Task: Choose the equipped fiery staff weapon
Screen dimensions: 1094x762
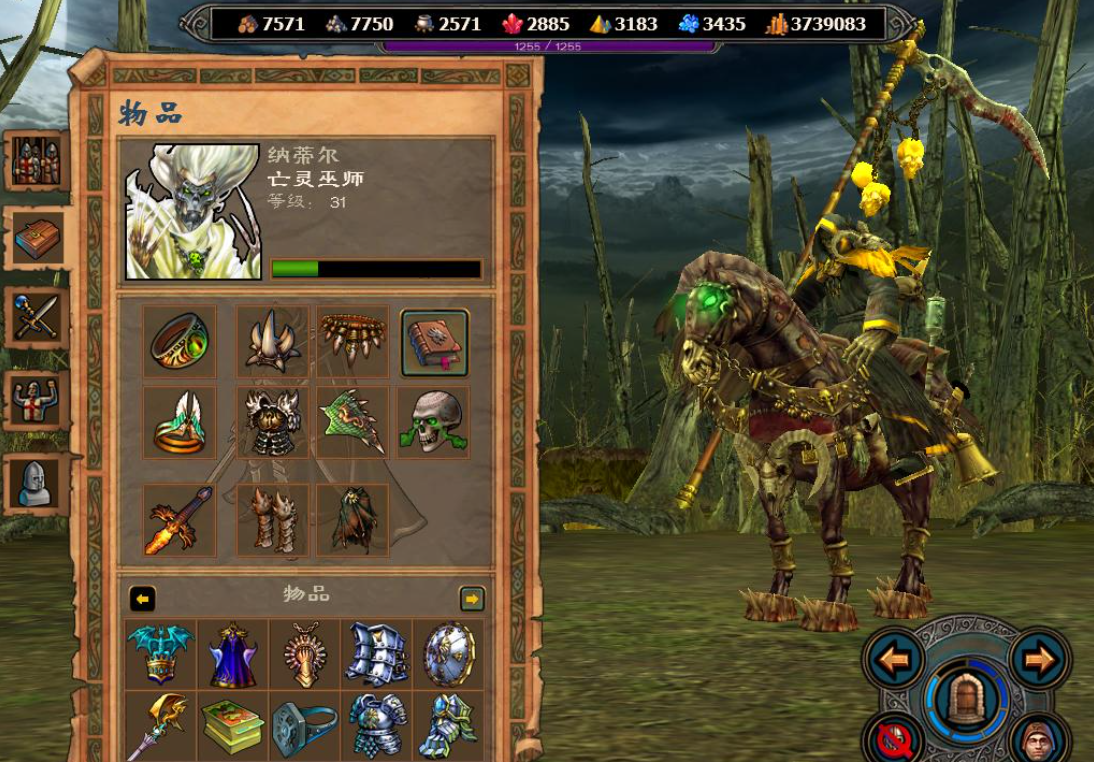Action: point(180,520)
